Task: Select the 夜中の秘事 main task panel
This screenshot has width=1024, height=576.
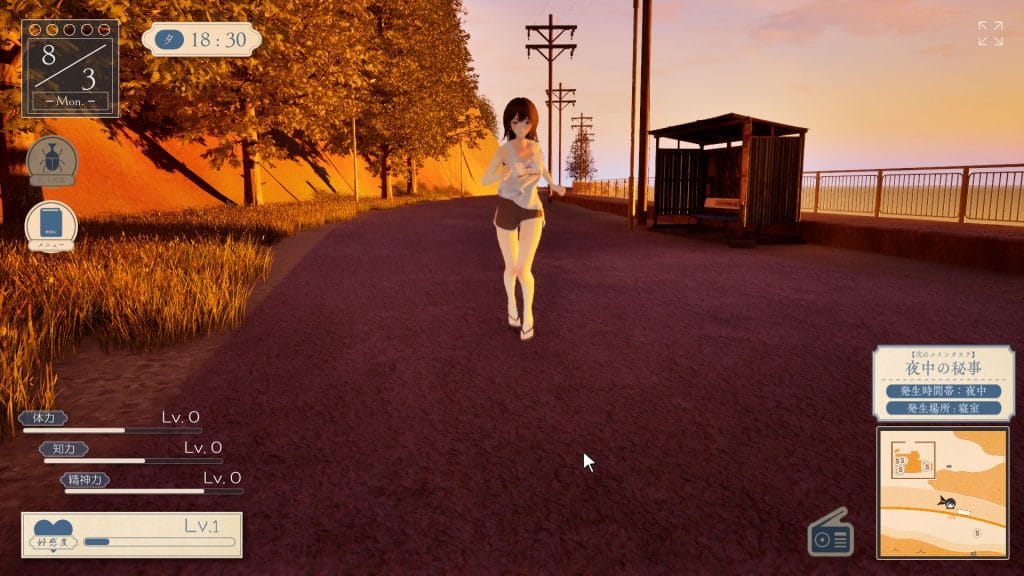Action: (943, 383)
